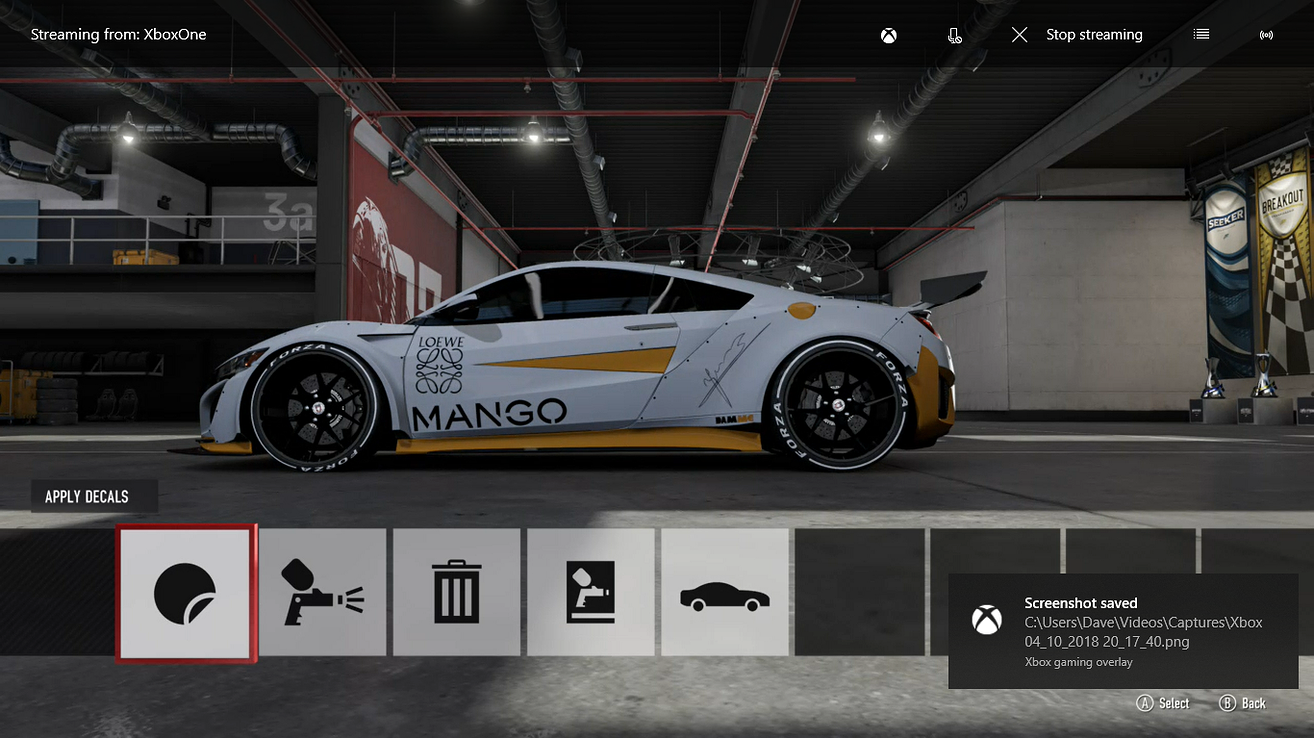Click the Xbox icon on the notification toast
This screenshot has height=738, width=1314.
988,619
